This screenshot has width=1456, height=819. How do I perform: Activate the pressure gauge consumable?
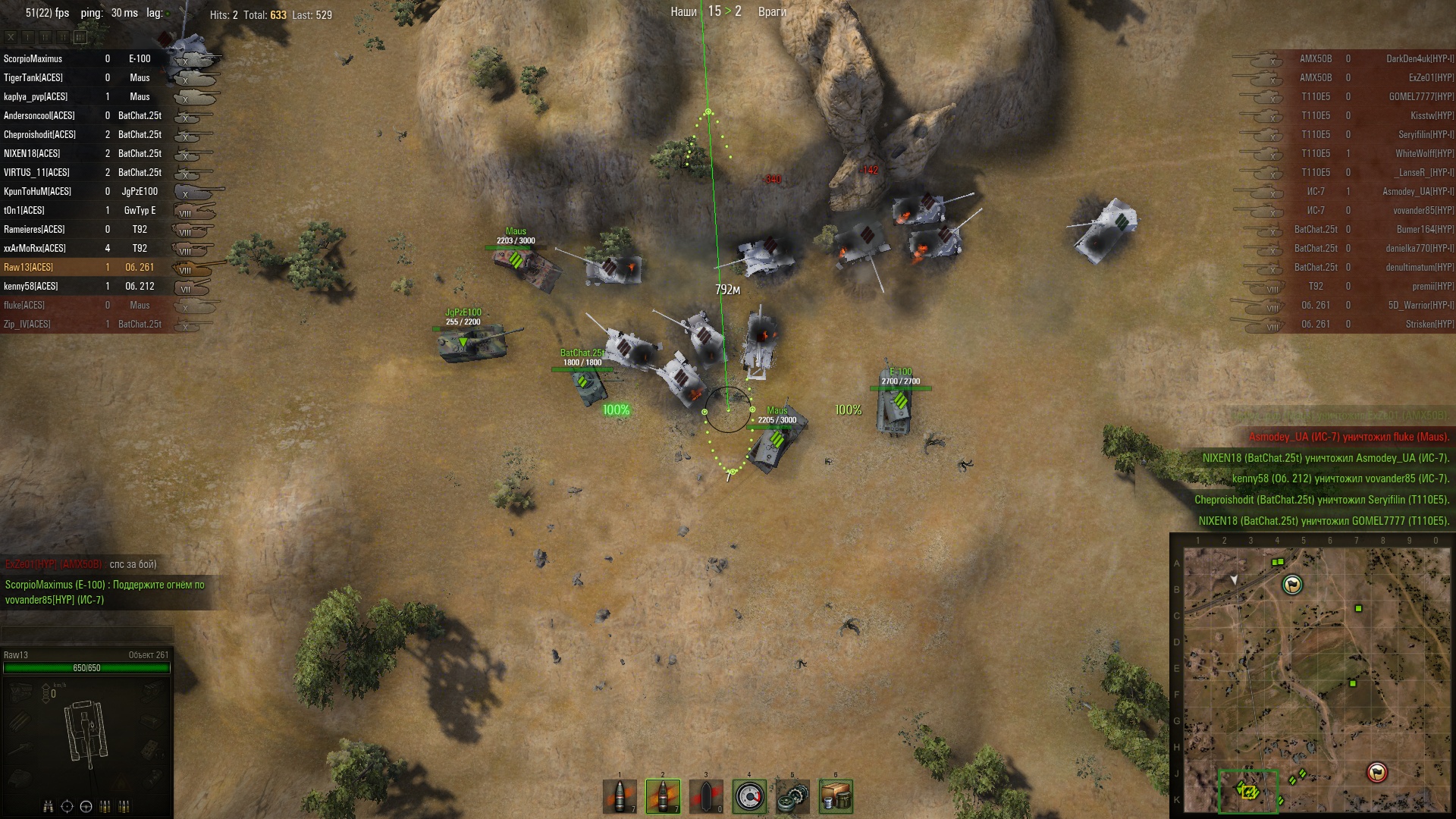click(749, 796)
